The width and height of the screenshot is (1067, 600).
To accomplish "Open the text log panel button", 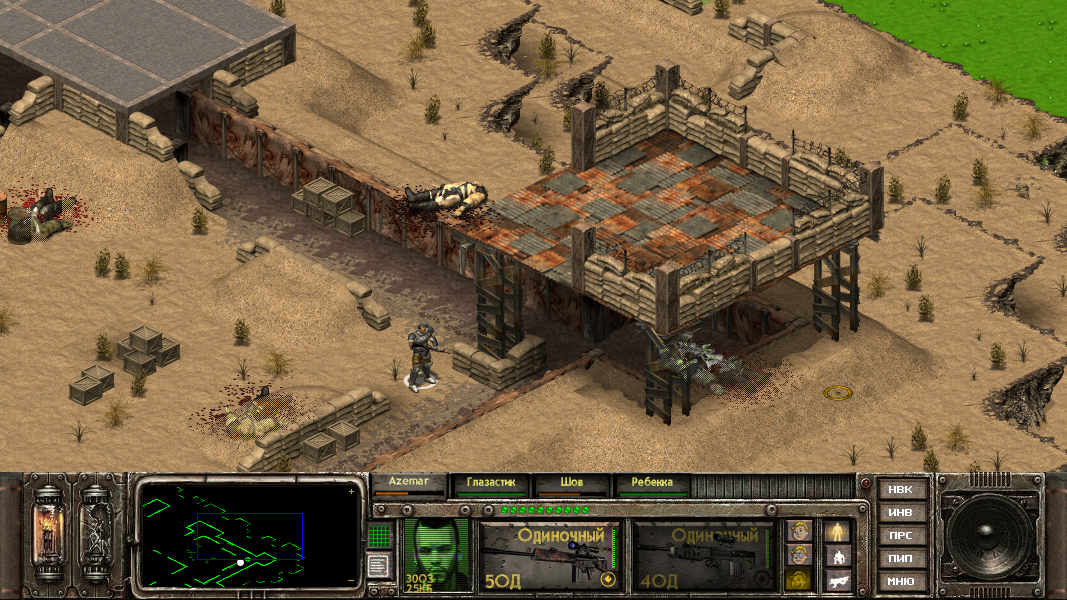I will click(380, 566).
